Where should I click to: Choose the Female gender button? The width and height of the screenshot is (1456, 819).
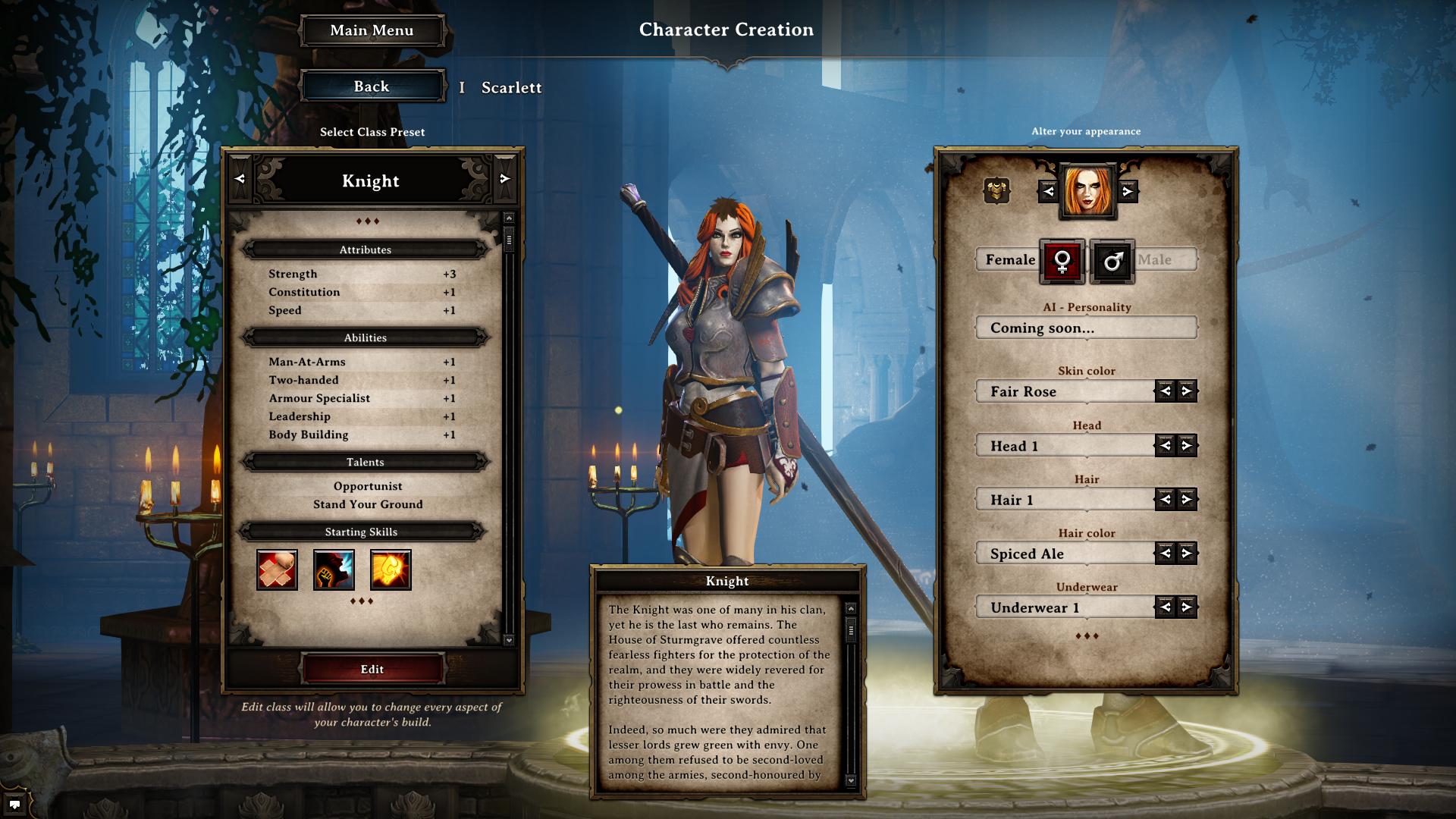(1062, 262)
